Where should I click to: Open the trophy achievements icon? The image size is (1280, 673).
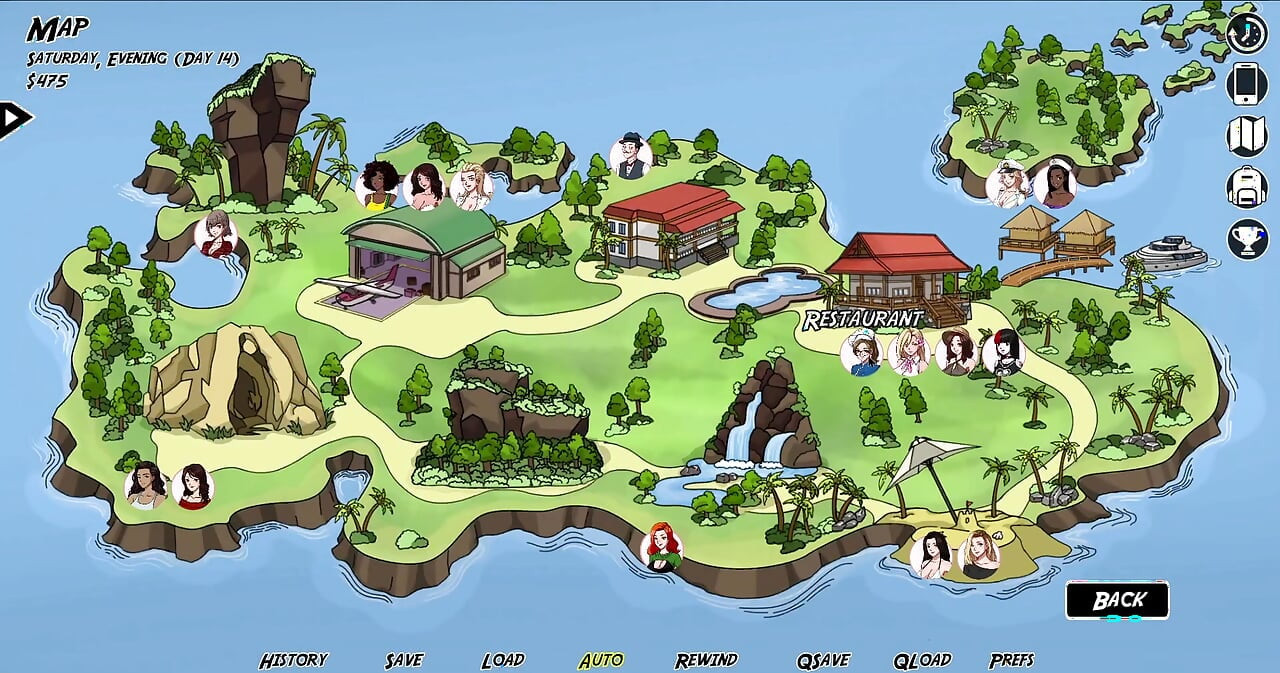pyautogui.click(x=1246, y=239)
